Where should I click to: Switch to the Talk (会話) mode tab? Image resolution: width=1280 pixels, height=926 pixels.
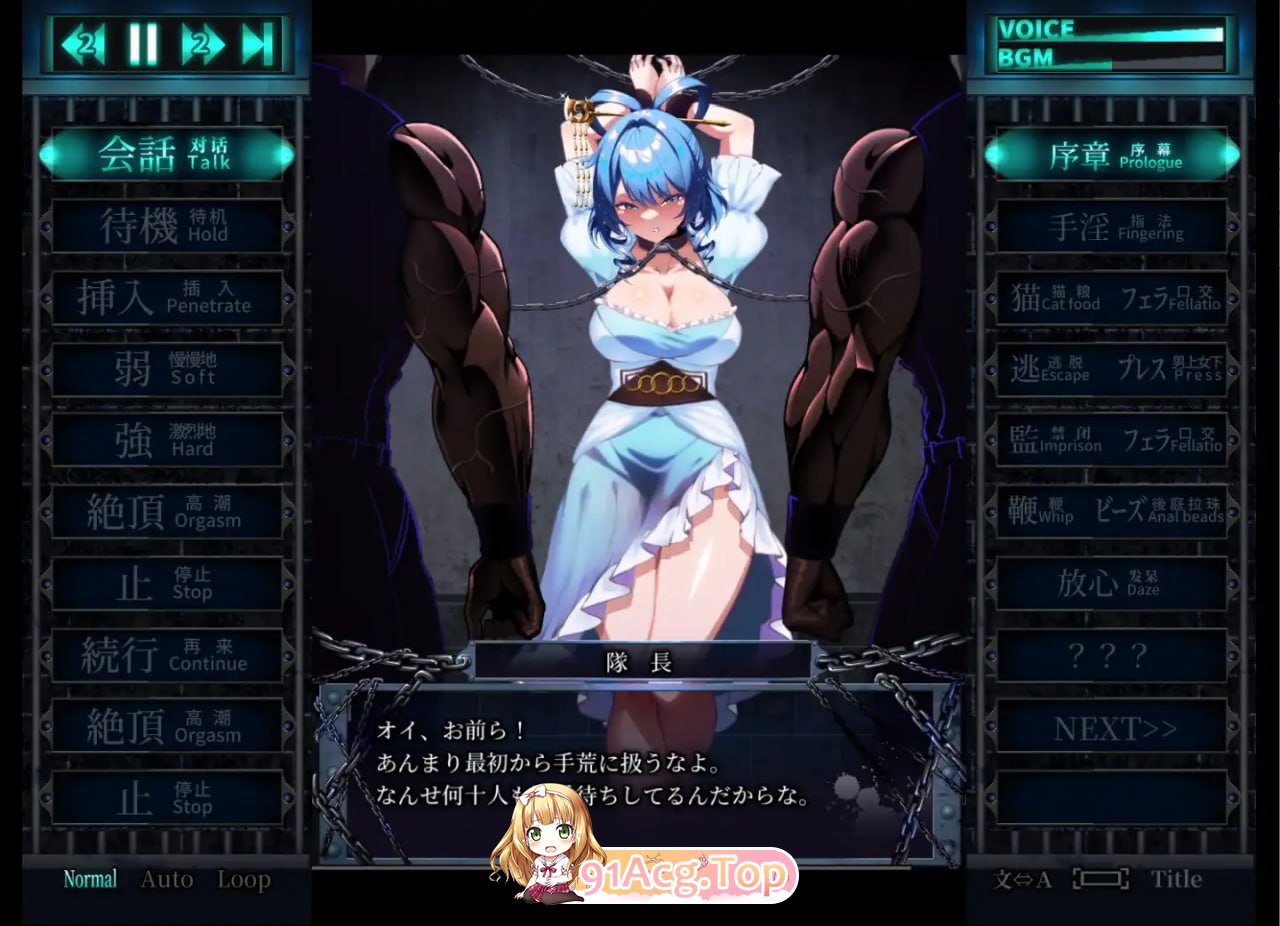(165, 155)
